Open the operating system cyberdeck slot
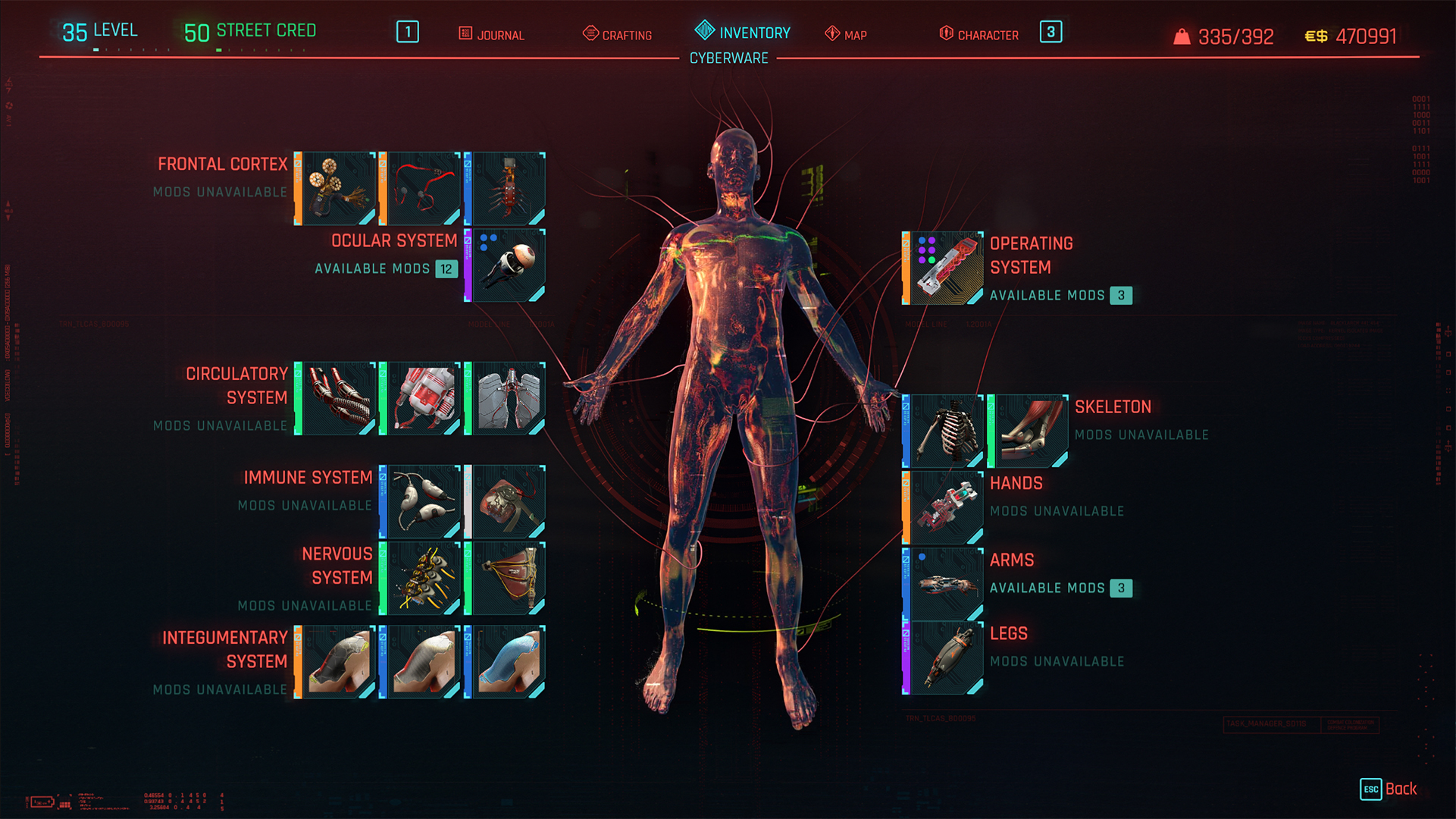Image resolution: width=1456 pixels, height=819 pixels. click(944, 268)
